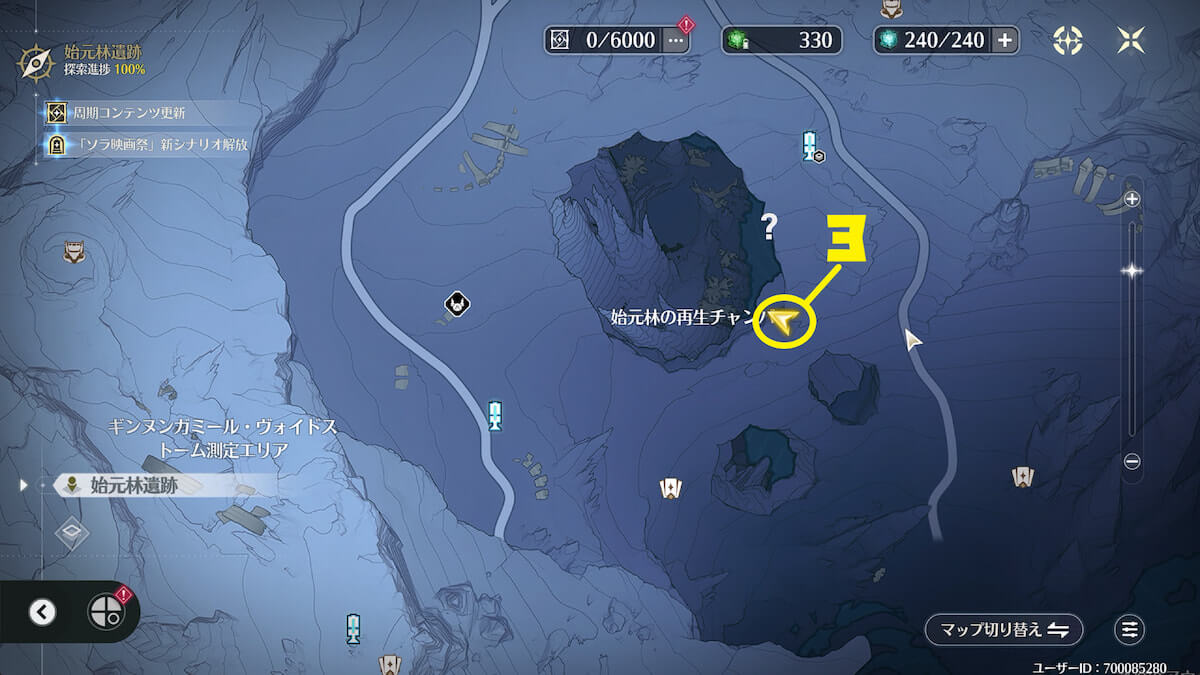
Task: Select the 始元林の再生チャンバー map label
Action: click(688, 319)
